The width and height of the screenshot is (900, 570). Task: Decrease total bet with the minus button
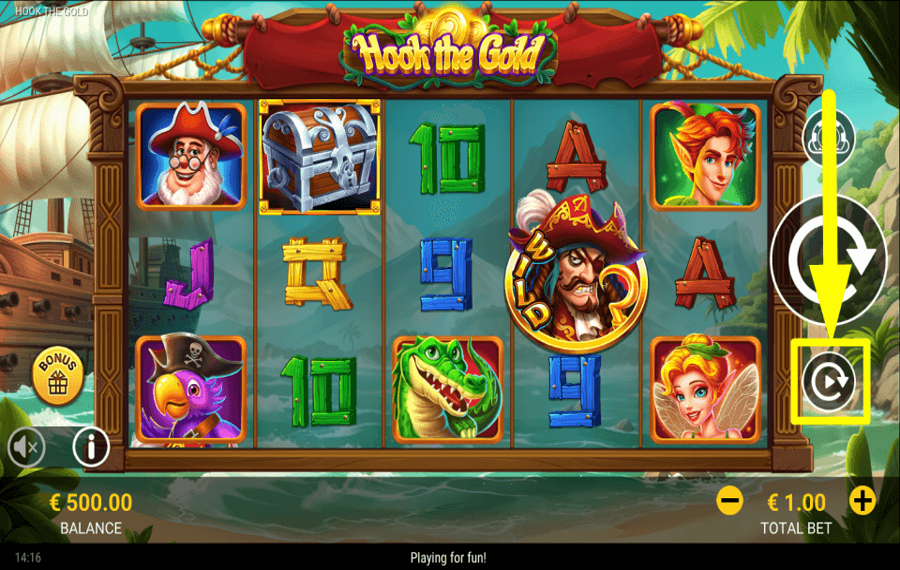coord(730,501)
